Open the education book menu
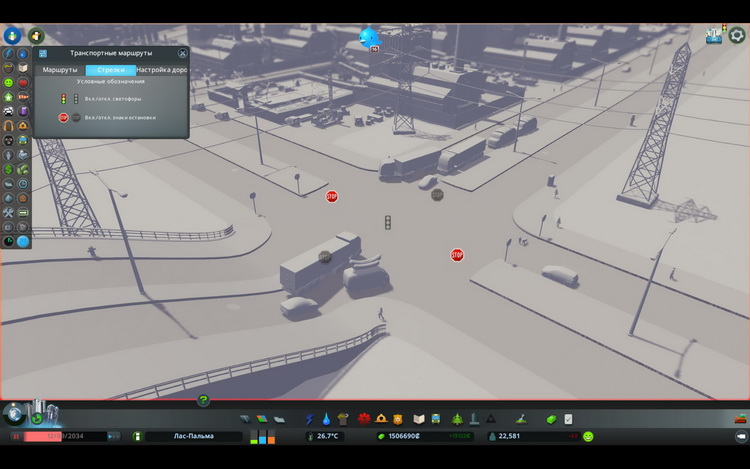750x469 pixels. (420, 419)
